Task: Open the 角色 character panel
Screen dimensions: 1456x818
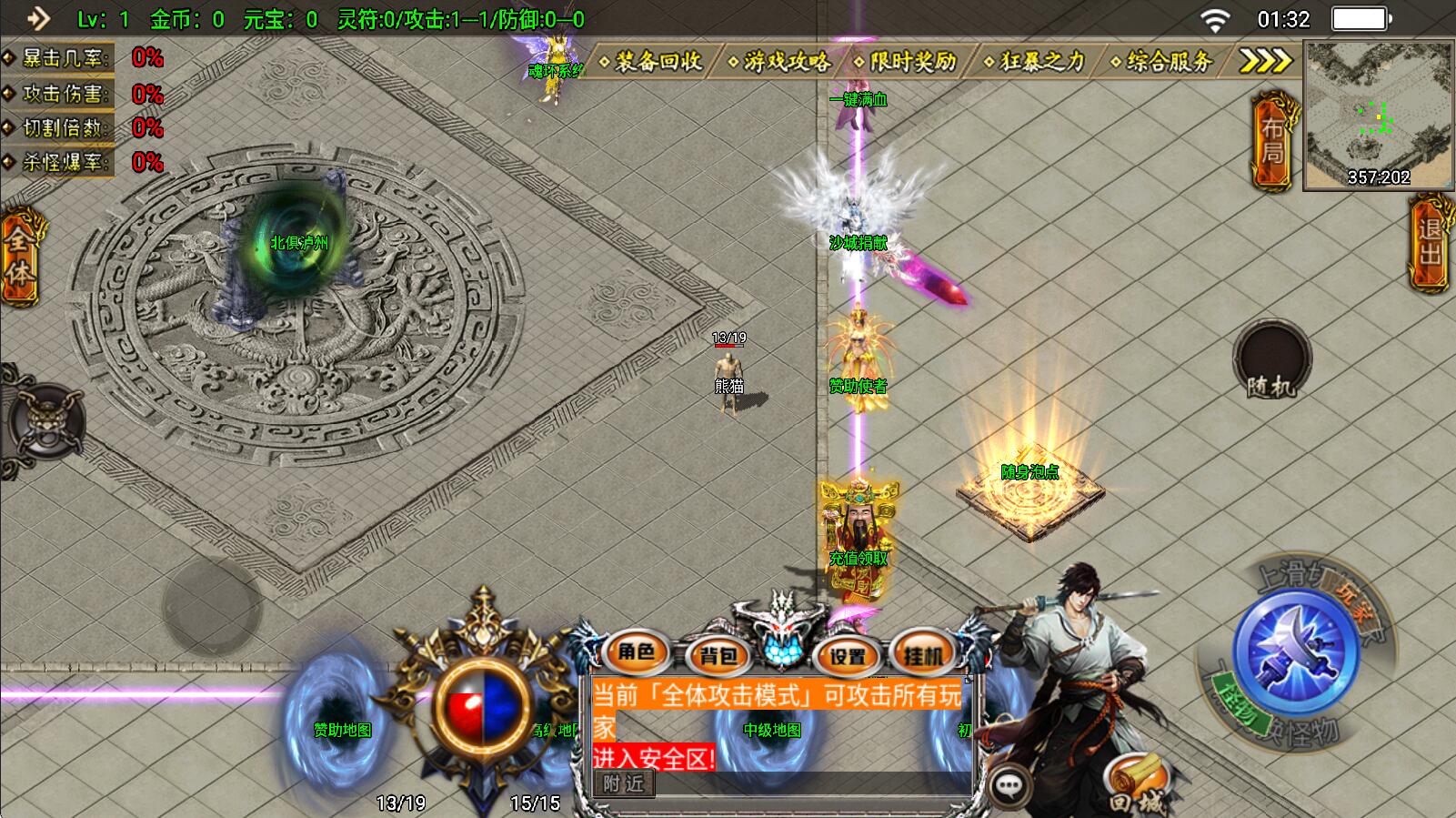Action: coord(636,651)
